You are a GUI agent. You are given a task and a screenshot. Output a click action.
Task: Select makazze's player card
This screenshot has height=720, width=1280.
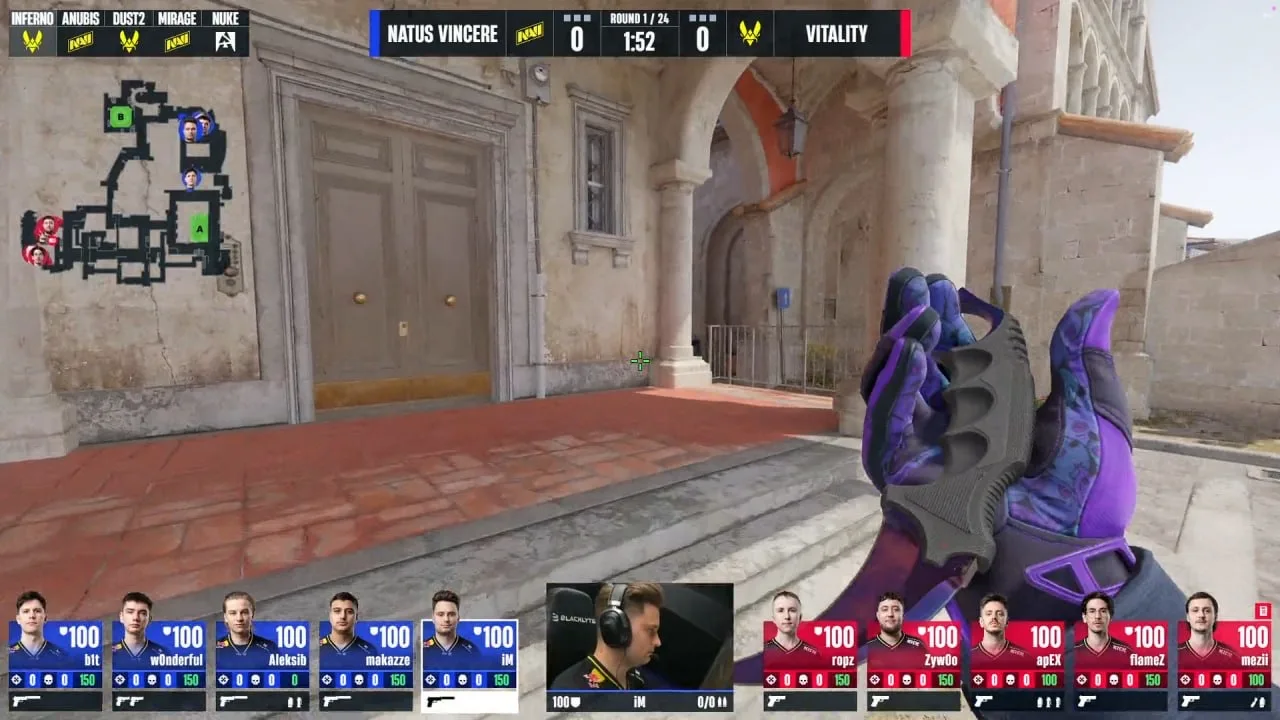click(x=366, y=654)
